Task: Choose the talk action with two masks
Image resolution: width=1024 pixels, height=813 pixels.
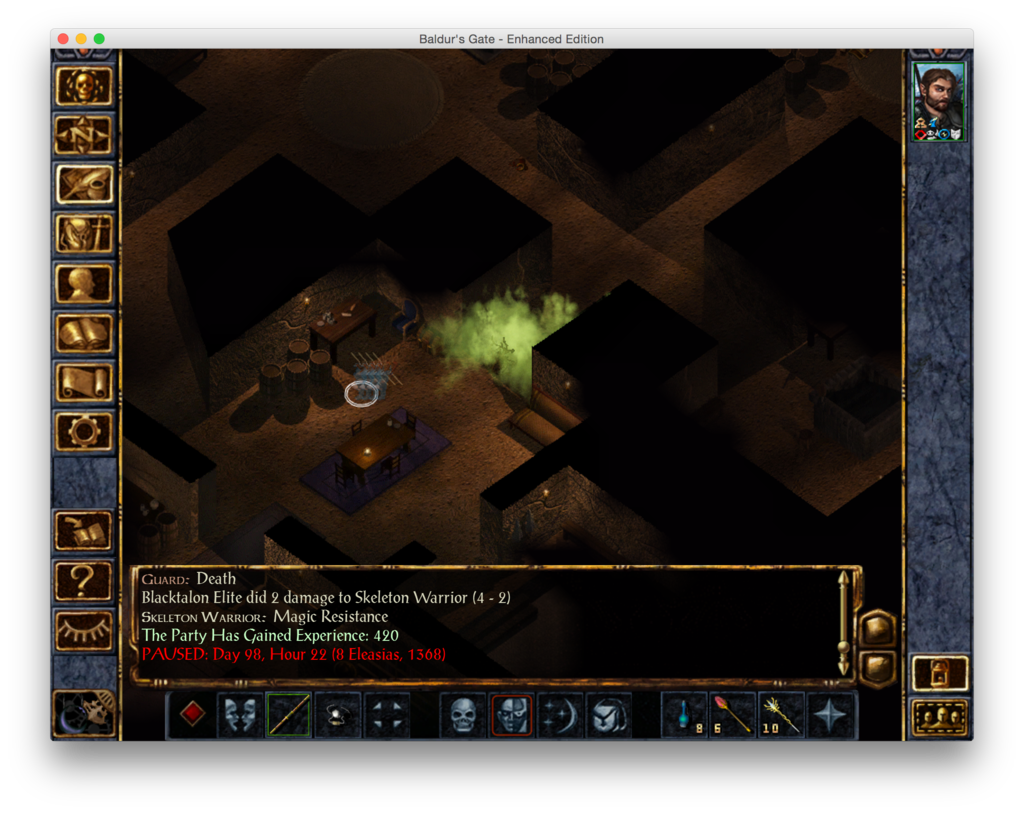Action: pos(240,715)
